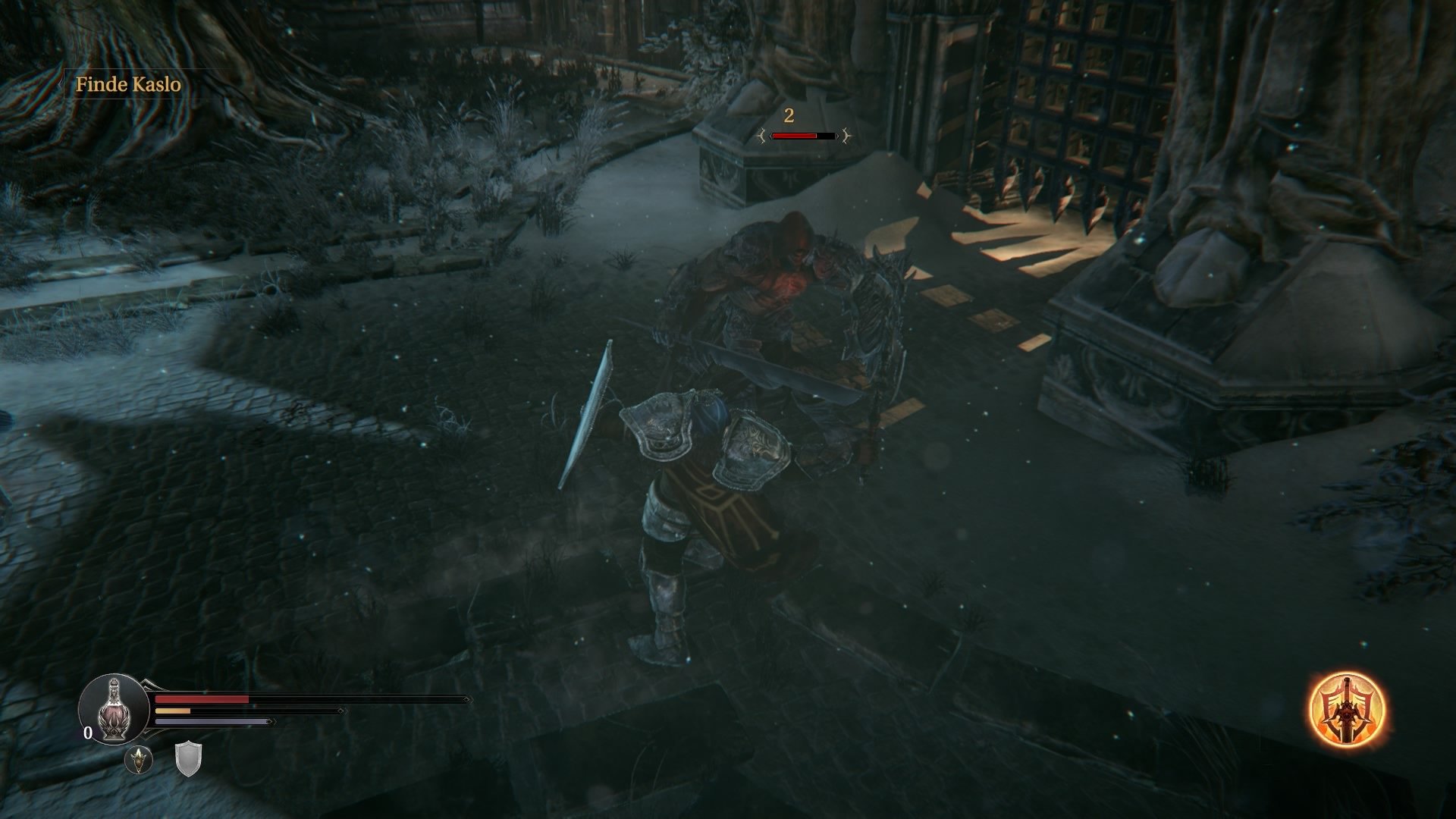Click the left bracket of enemy health bar

[x=762, y=136]
